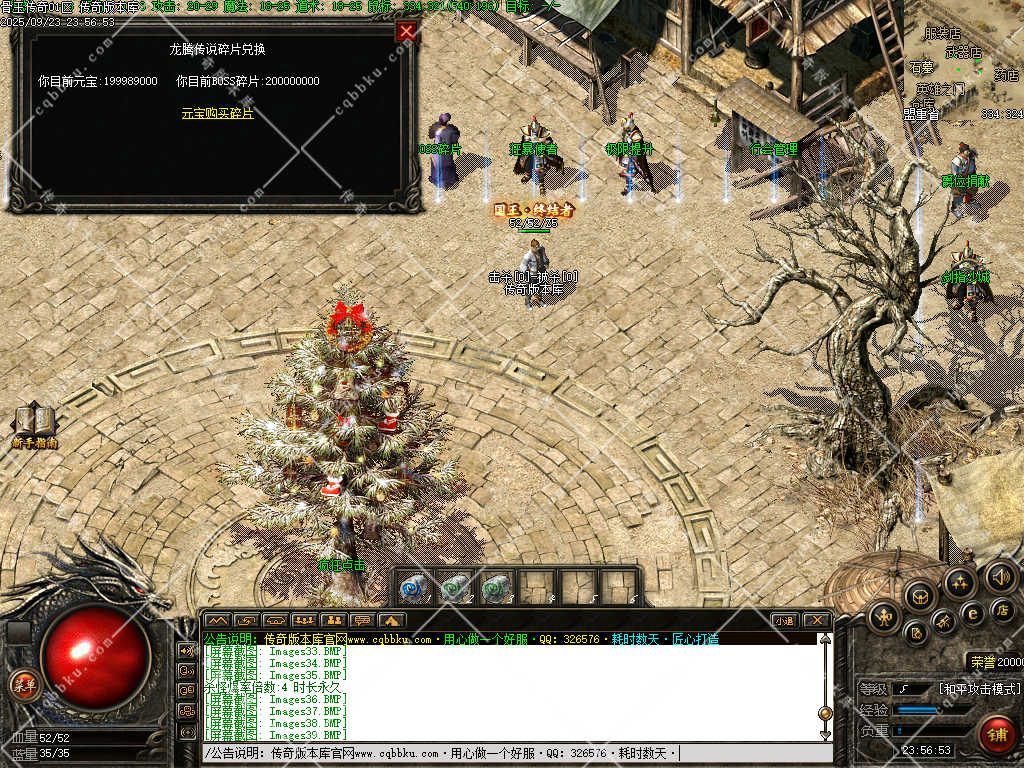The height and width of the screenshot is (768, 1024).
Task: Toggle sound with the speaker icon
Action: (x=1000, y=576)
